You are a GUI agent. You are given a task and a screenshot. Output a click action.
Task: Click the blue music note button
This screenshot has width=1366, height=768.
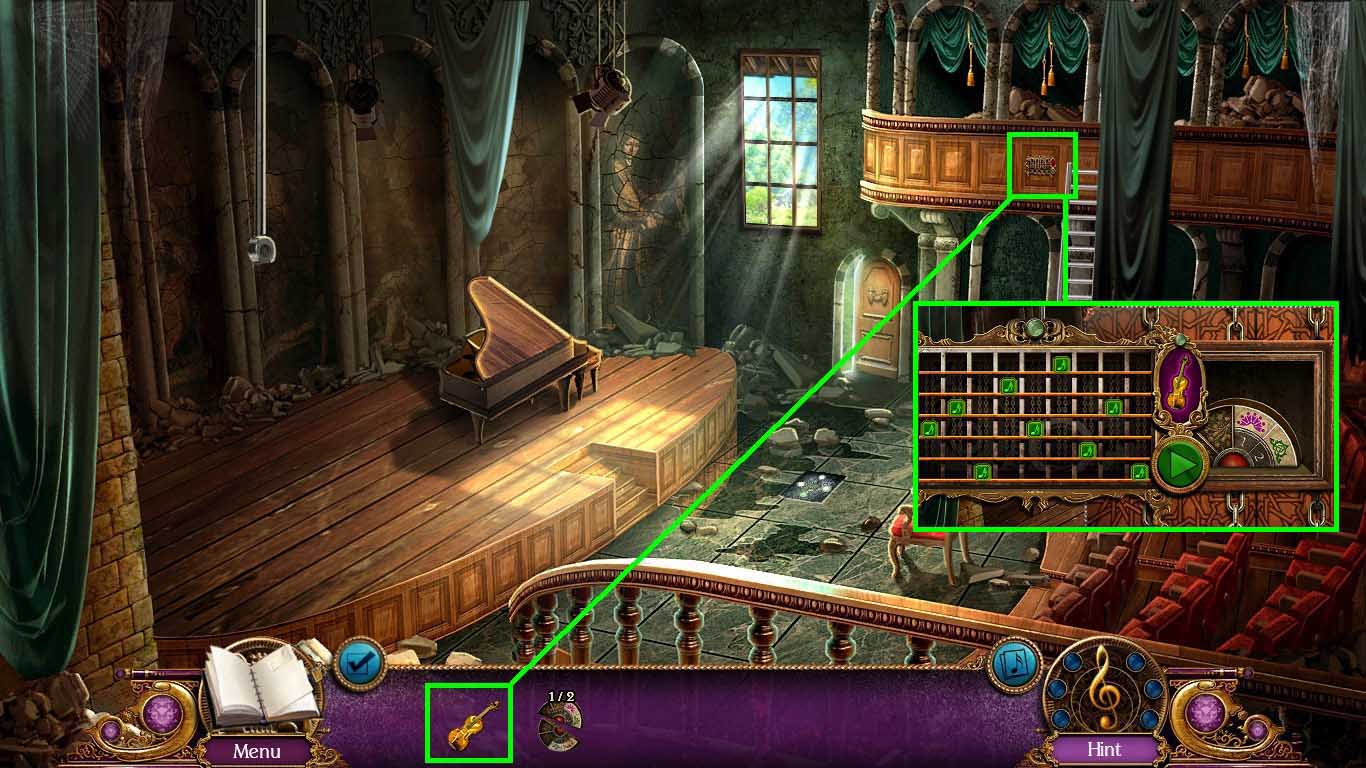1013,663
